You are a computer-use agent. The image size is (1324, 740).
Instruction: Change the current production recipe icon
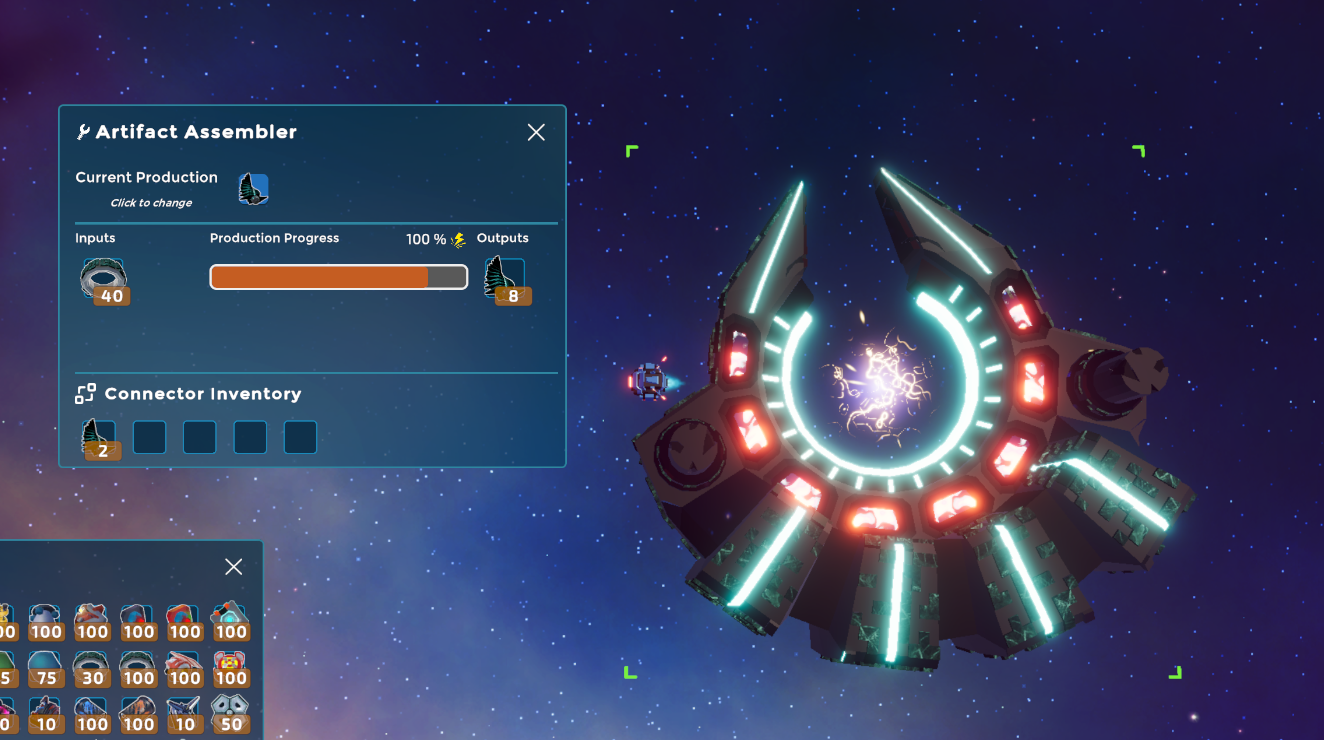tap(253, 188)
